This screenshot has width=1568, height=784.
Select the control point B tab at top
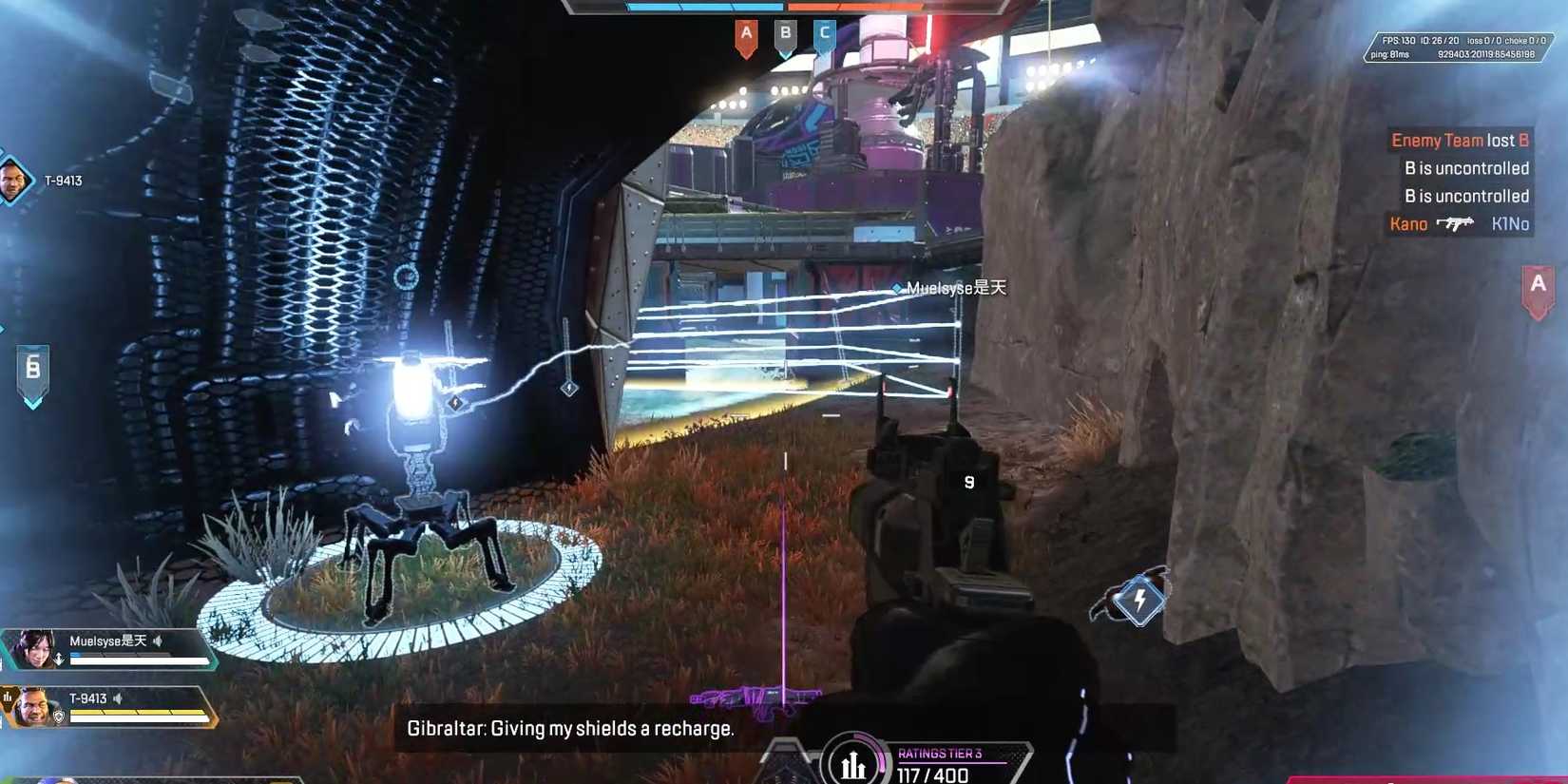click(x=786, y=34)
